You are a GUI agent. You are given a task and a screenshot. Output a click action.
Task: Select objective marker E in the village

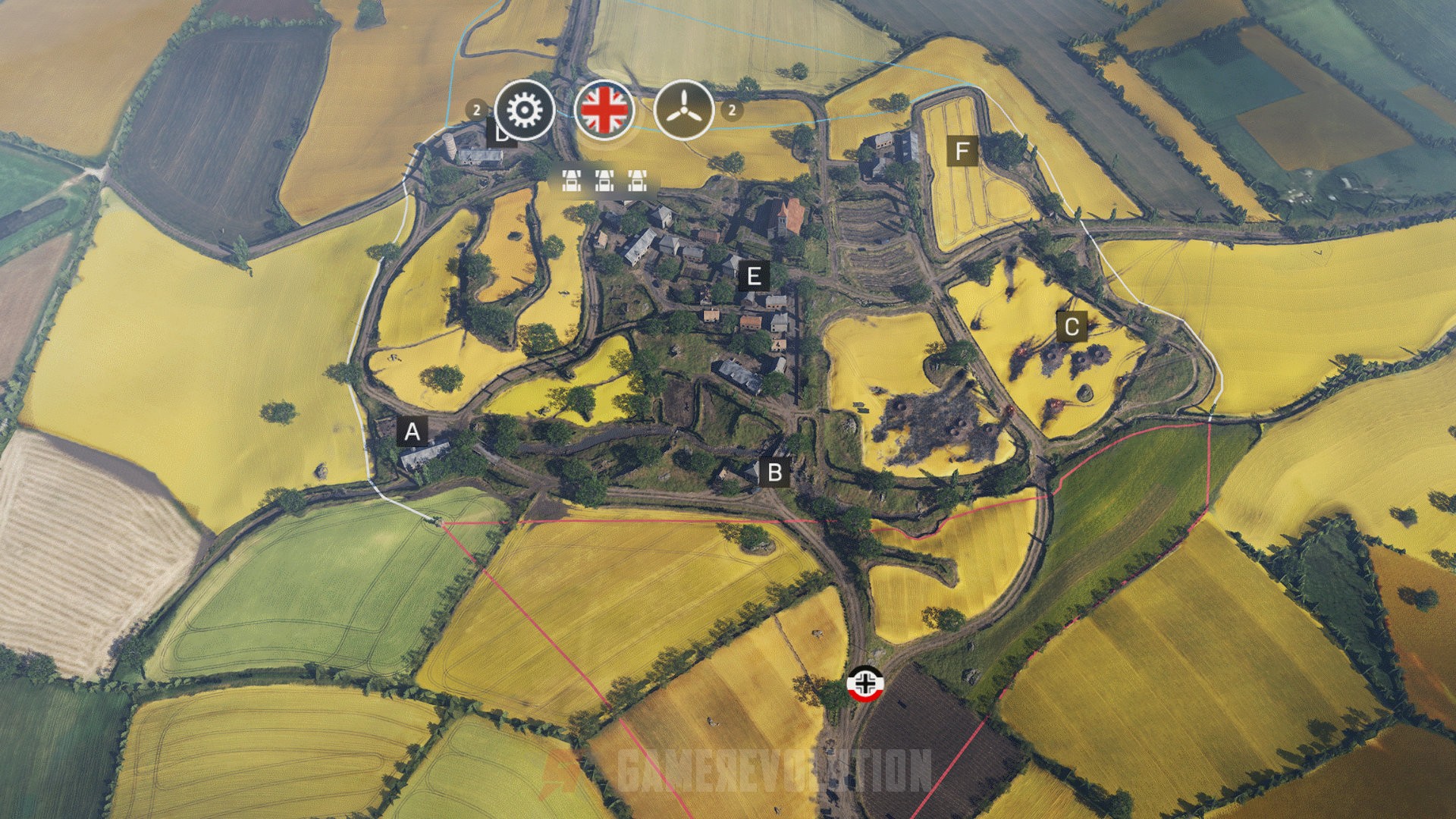pos(753,276)
